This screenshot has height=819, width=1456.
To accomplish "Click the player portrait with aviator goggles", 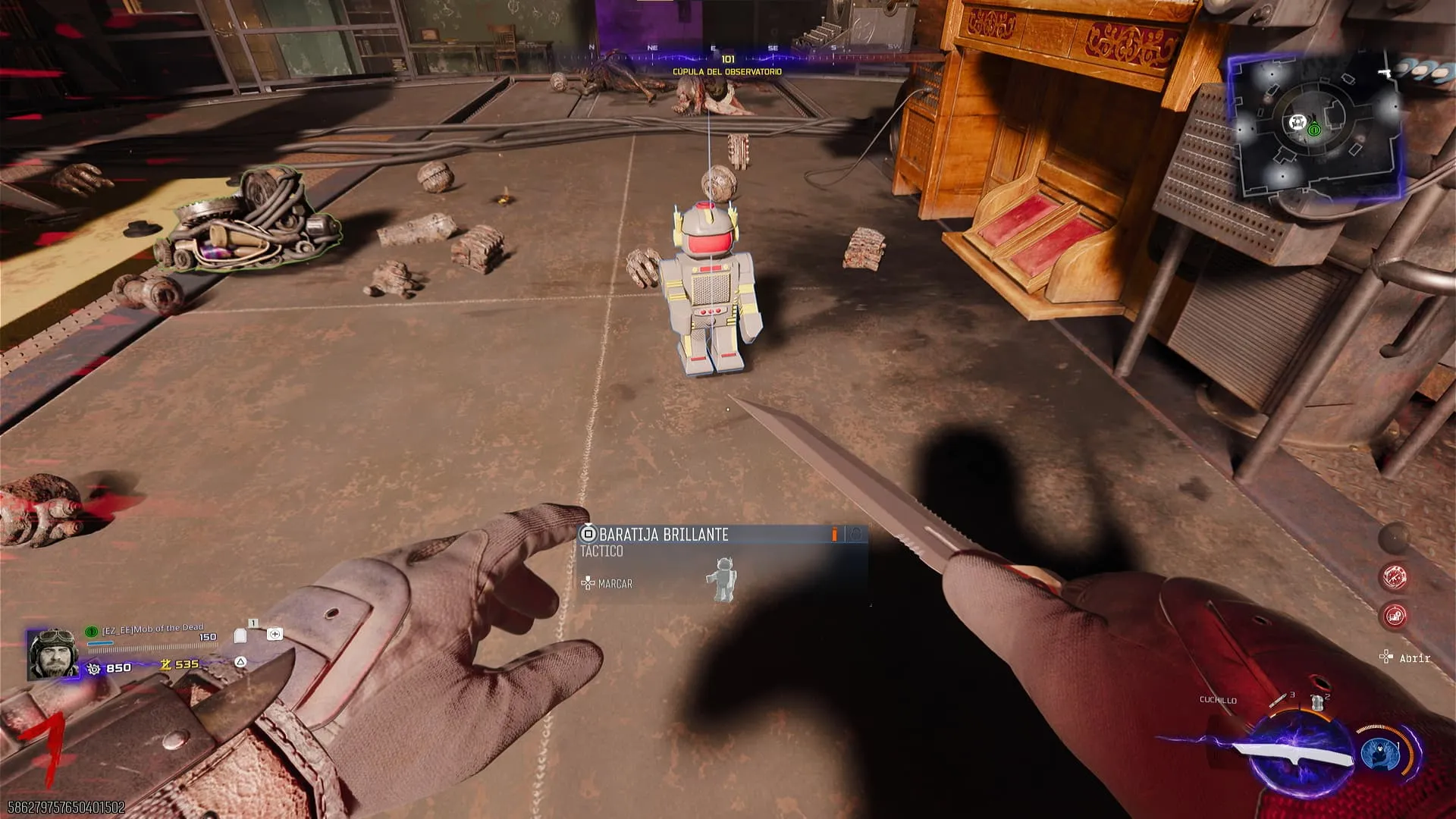I will [52, 653].
